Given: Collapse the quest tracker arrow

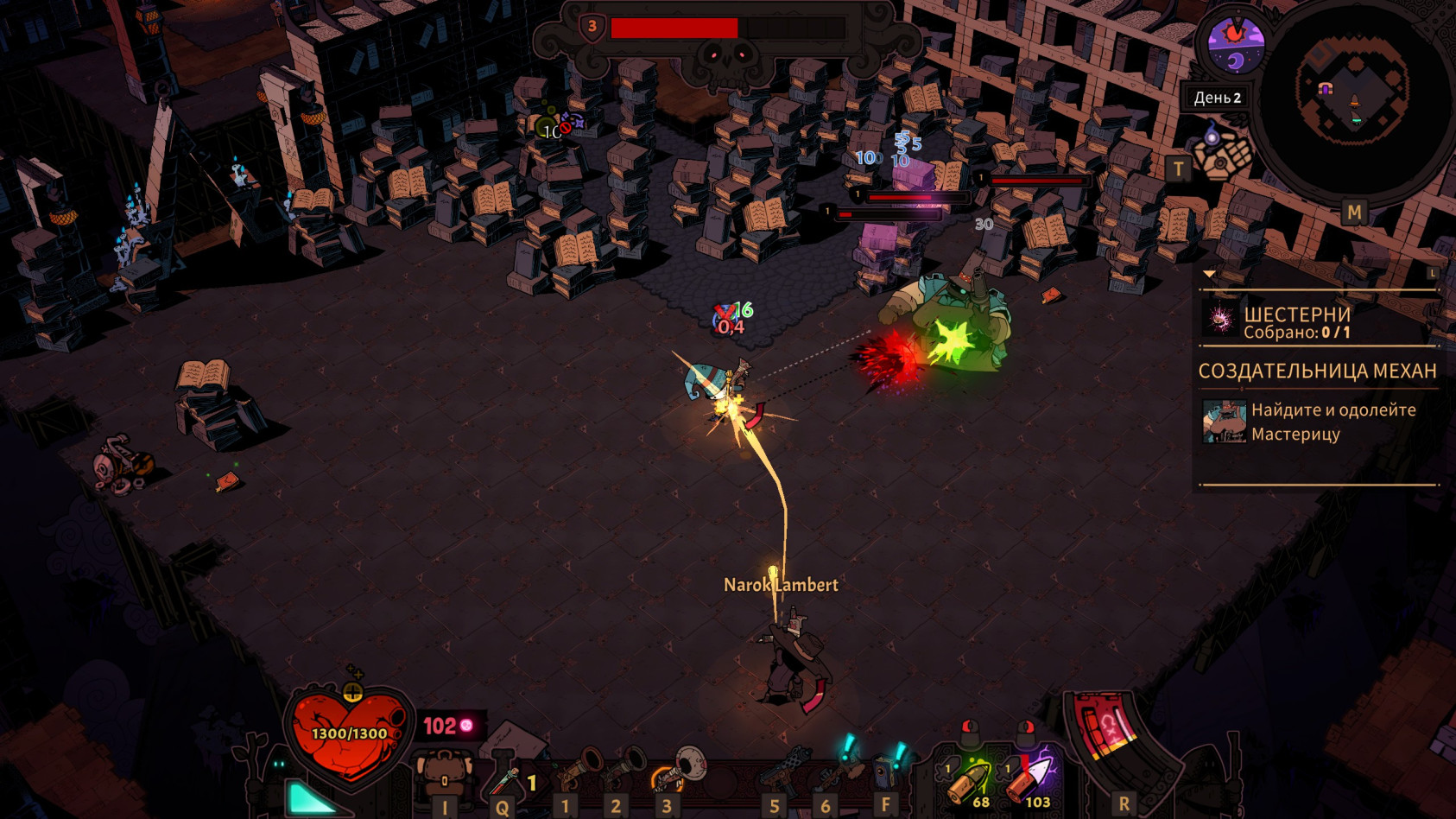Looking at the screenshot, I should [1209, 275].
